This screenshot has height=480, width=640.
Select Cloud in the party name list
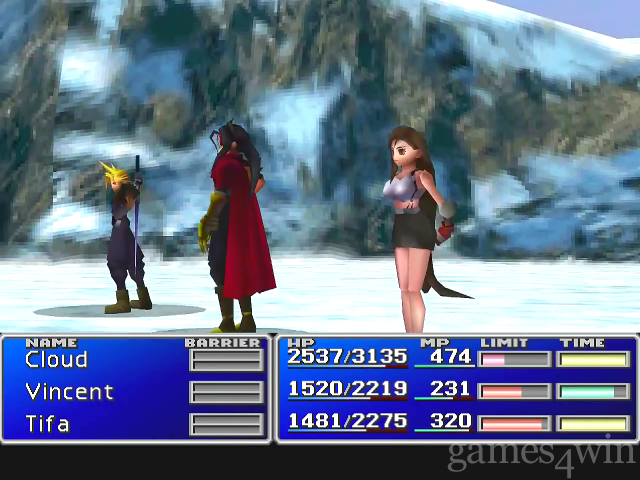pyautogui.click(x=56, y=360)
